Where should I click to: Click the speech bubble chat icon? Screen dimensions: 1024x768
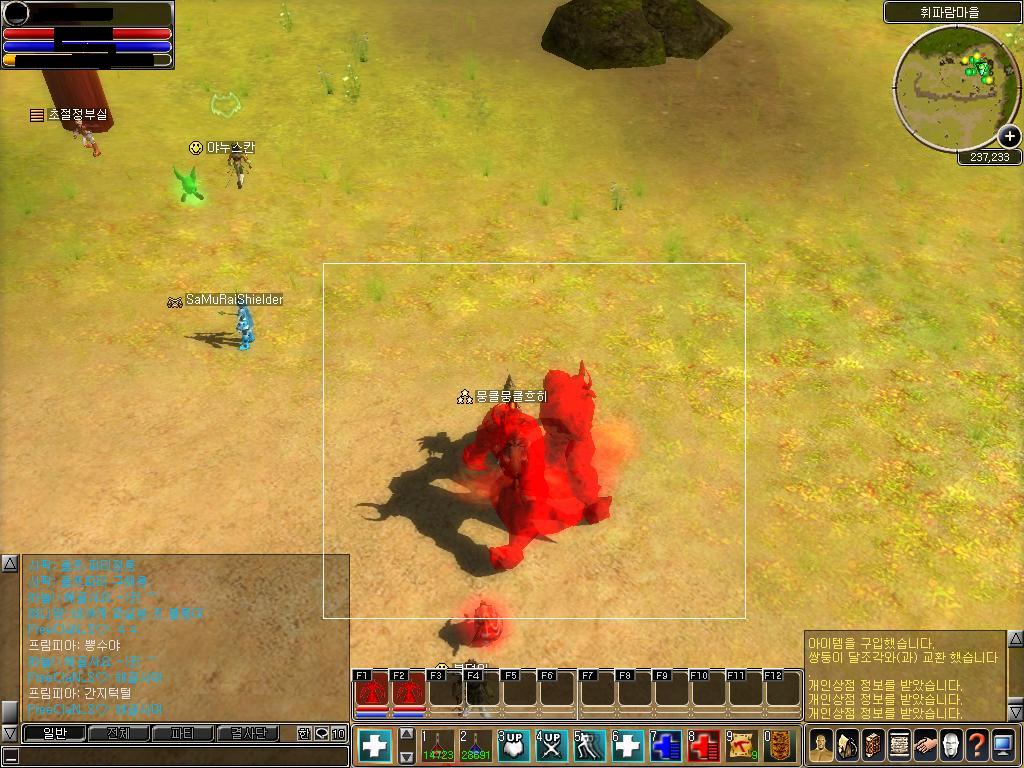coord(321,734)
